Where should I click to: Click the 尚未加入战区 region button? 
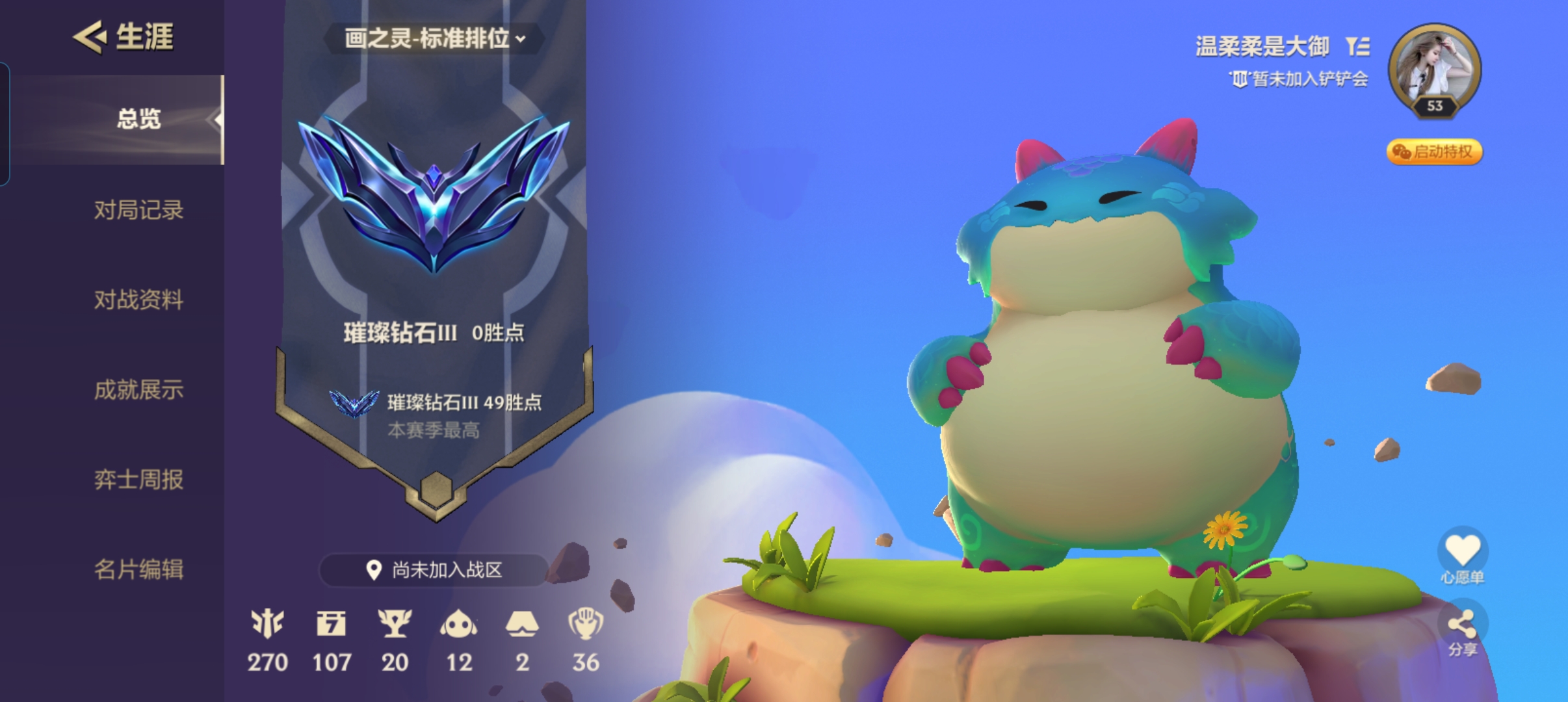pos(434,570)
